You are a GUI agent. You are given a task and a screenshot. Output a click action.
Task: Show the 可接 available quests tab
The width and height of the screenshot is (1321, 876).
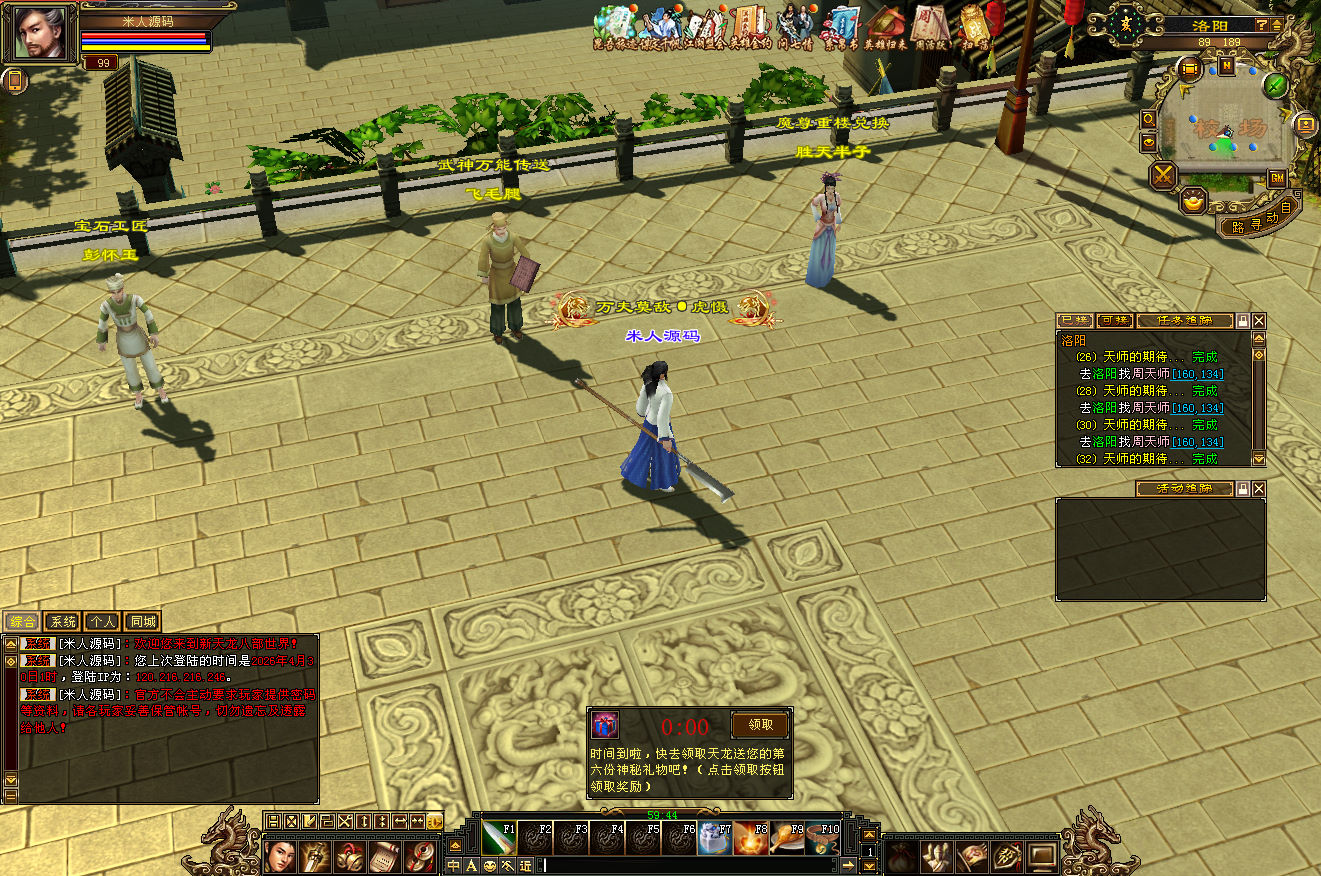pyautogui.click(x=1114, y=321)
